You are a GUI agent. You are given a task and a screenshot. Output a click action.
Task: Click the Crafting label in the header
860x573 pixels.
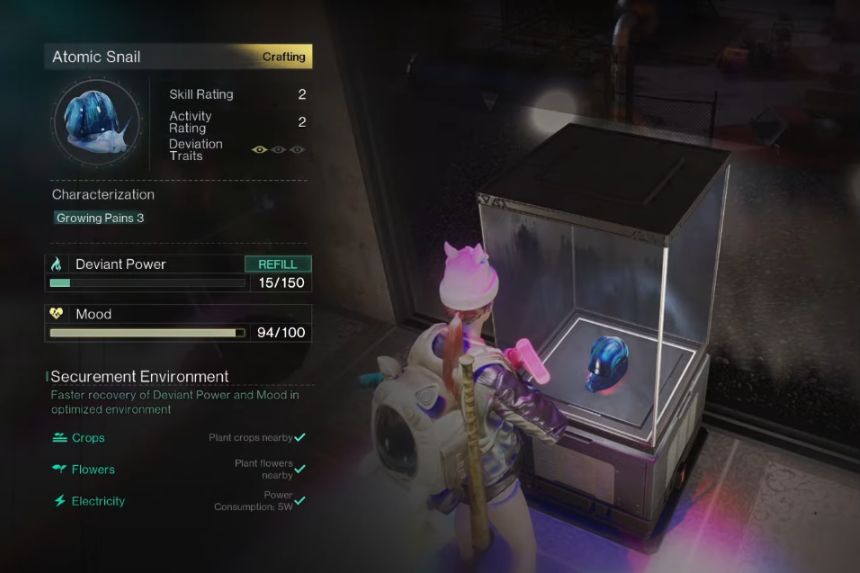click(x=284, y=57)
